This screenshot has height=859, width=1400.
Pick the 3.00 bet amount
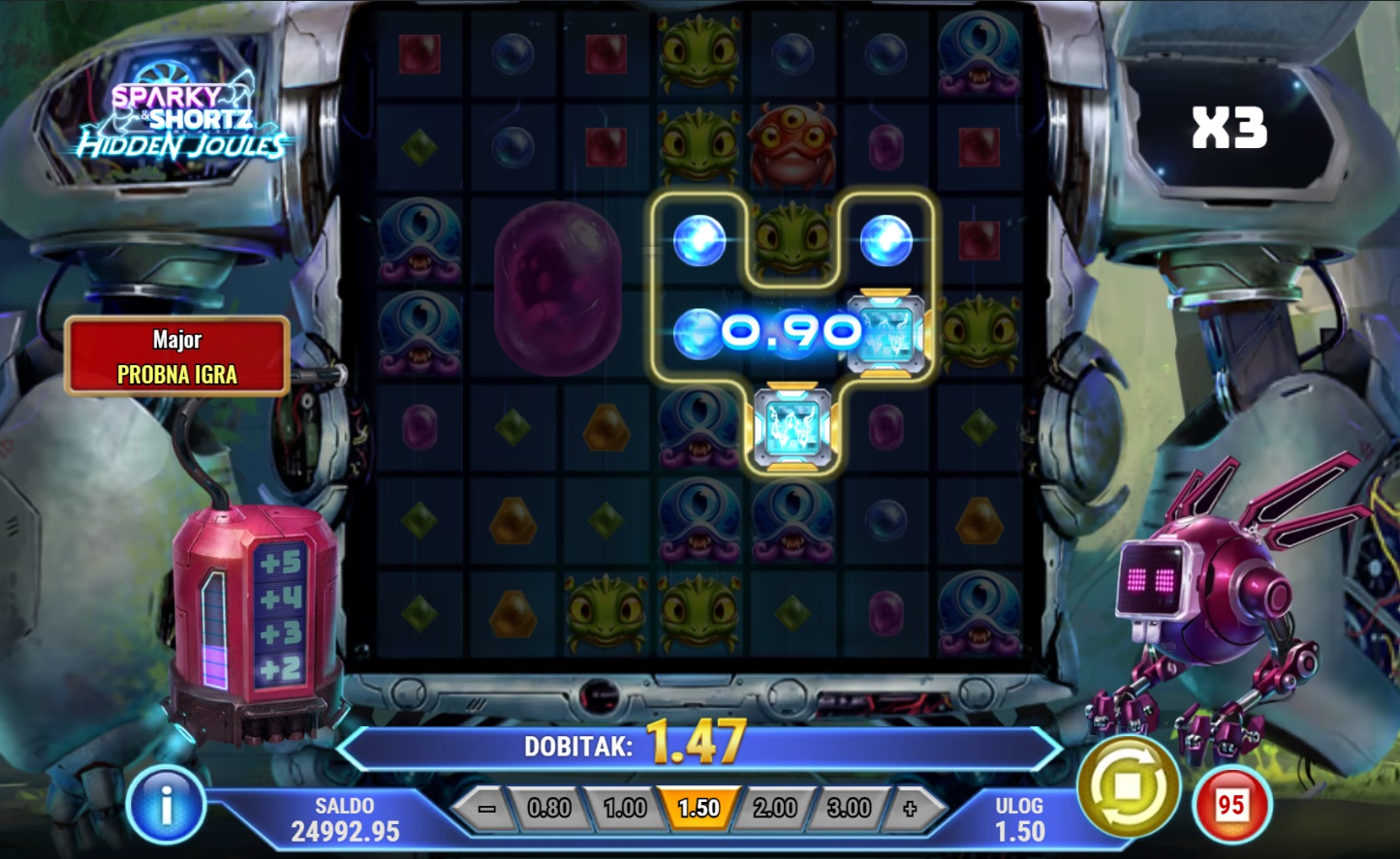[849, 809]
